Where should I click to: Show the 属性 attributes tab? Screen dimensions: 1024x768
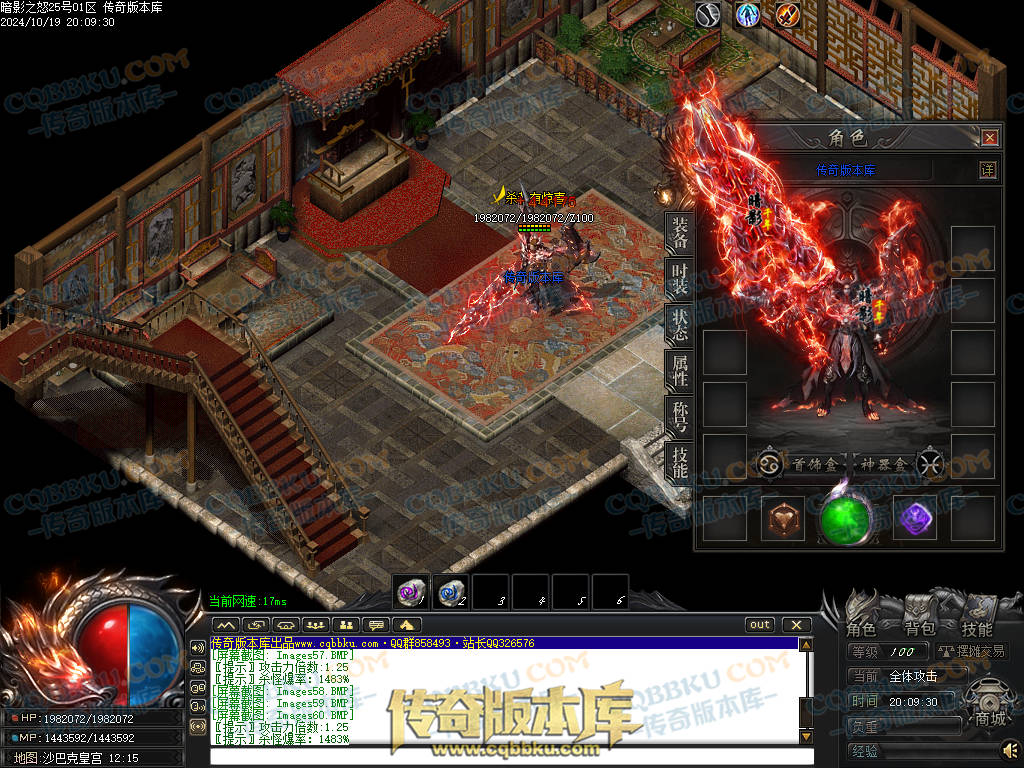[x=680, y=371]
